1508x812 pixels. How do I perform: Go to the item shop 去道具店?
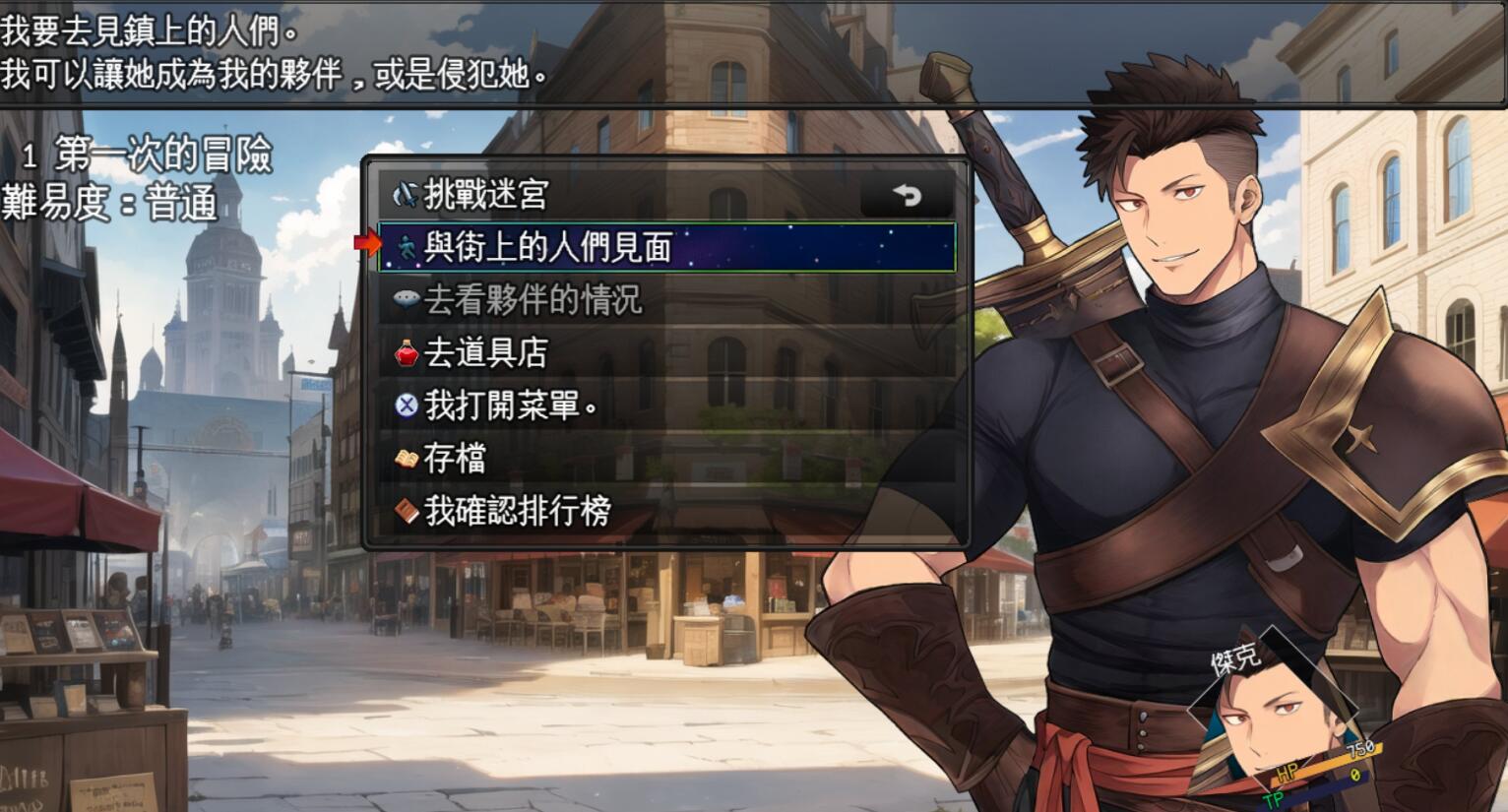pos(485,352)
